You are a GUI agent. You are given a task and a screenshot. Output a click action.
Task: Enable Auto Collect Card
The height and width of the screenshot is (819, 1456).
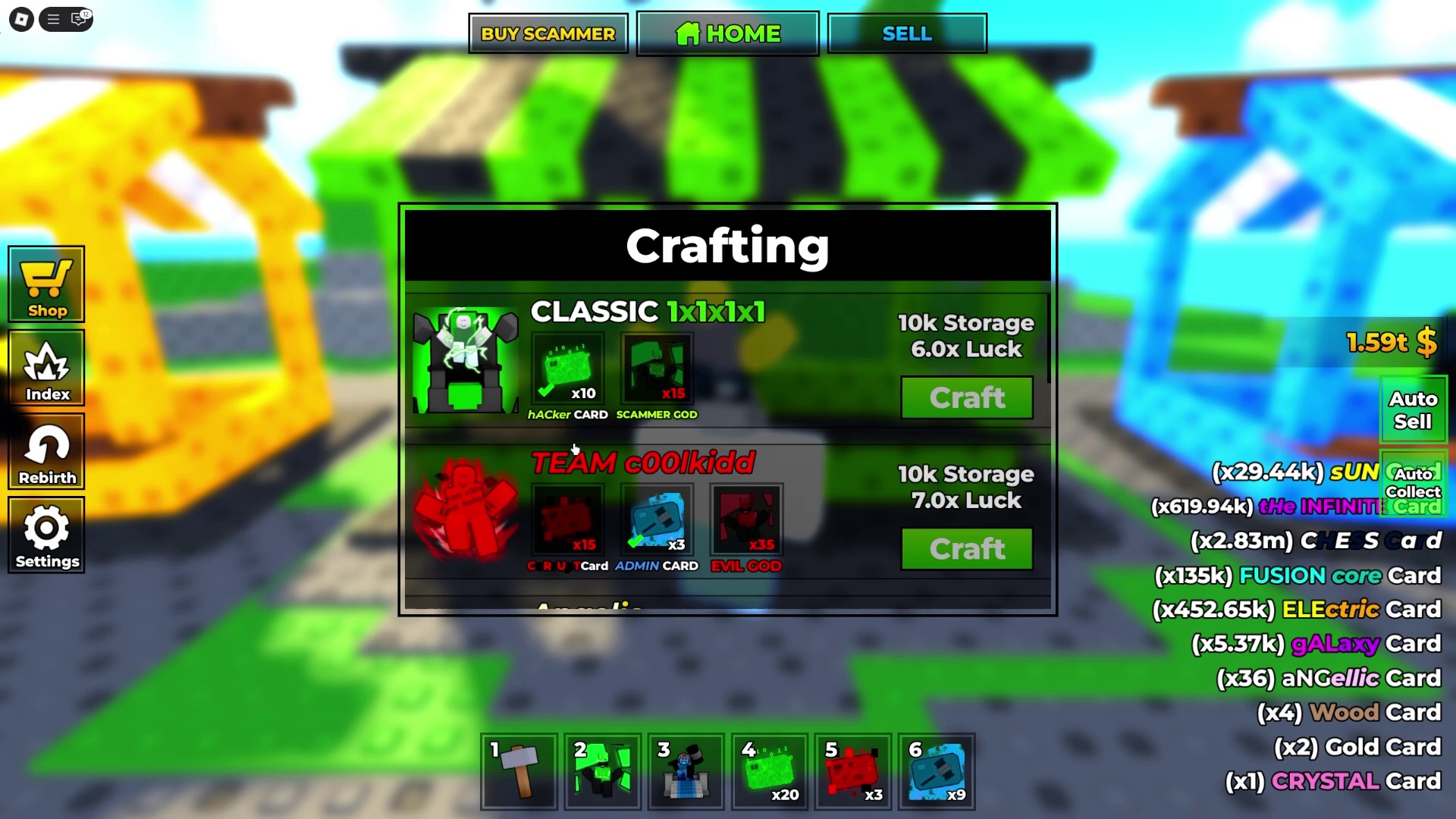[x=1413, y=483]
